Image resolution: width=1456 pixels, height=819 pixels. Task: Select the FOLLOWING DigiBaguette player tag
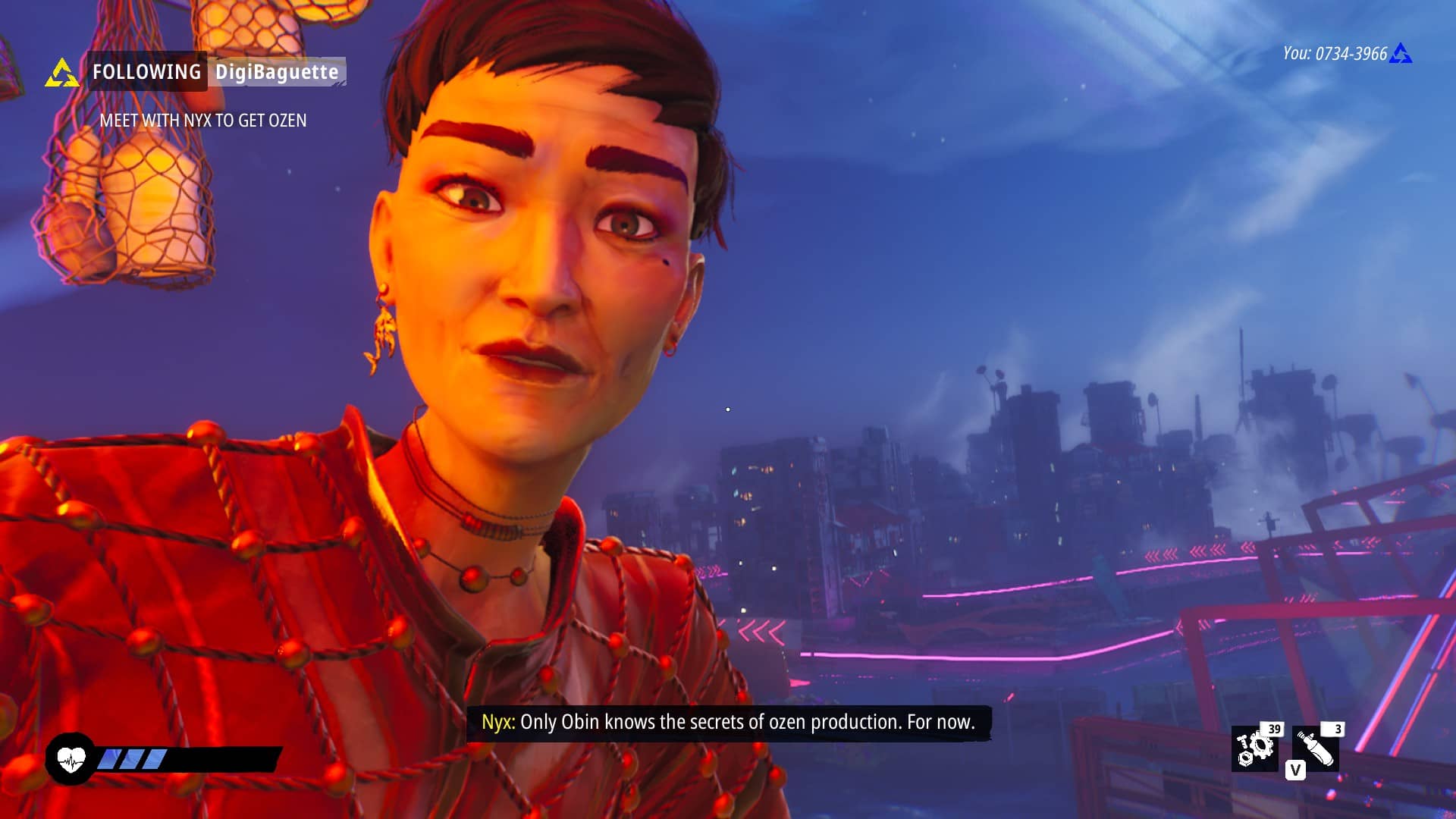pyautogui.click(x=216, y=71)
